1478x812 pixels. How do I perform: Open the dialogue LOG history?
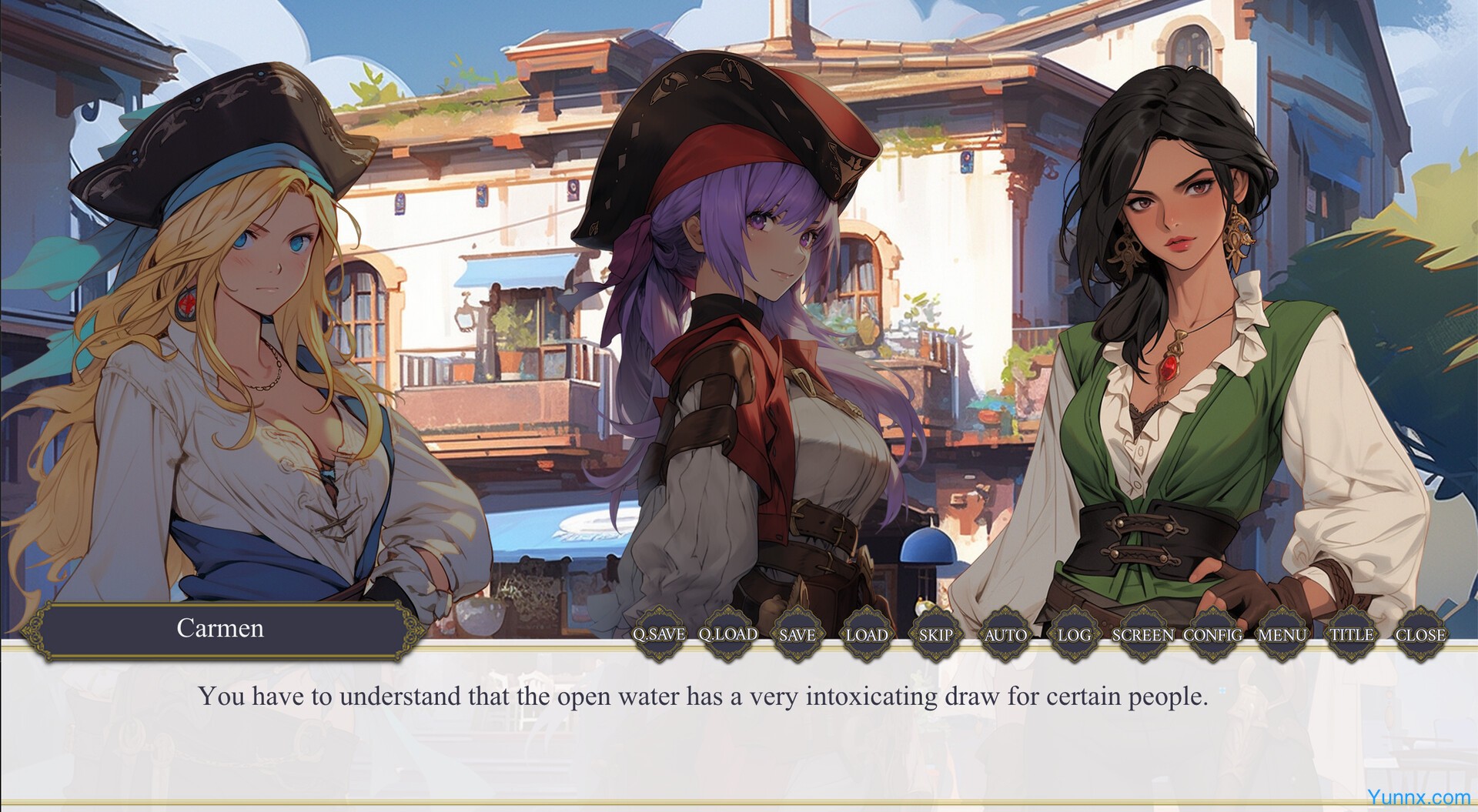1074,635
